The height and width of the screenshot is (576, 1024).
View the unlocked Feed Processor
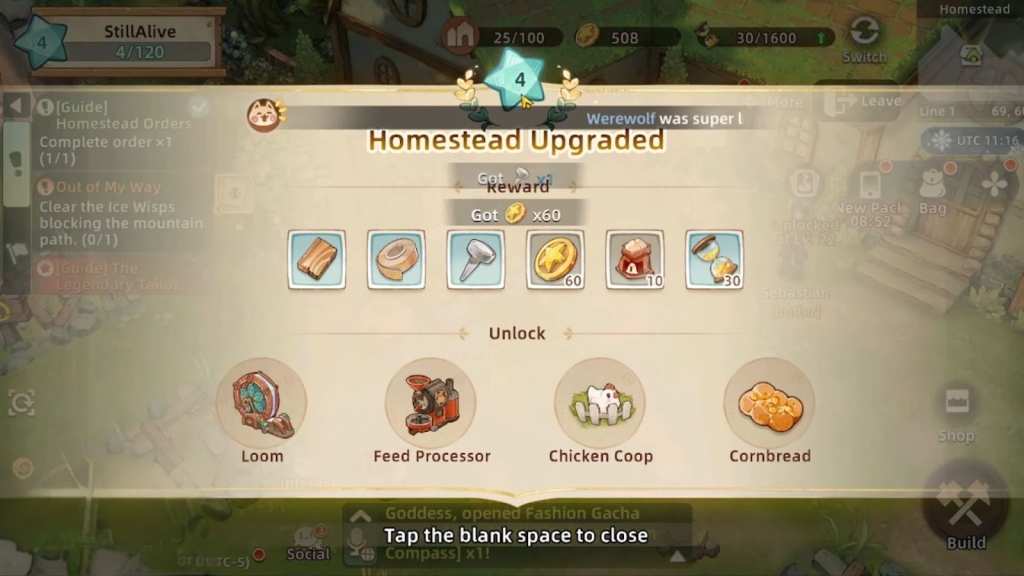tap(431, 404)
